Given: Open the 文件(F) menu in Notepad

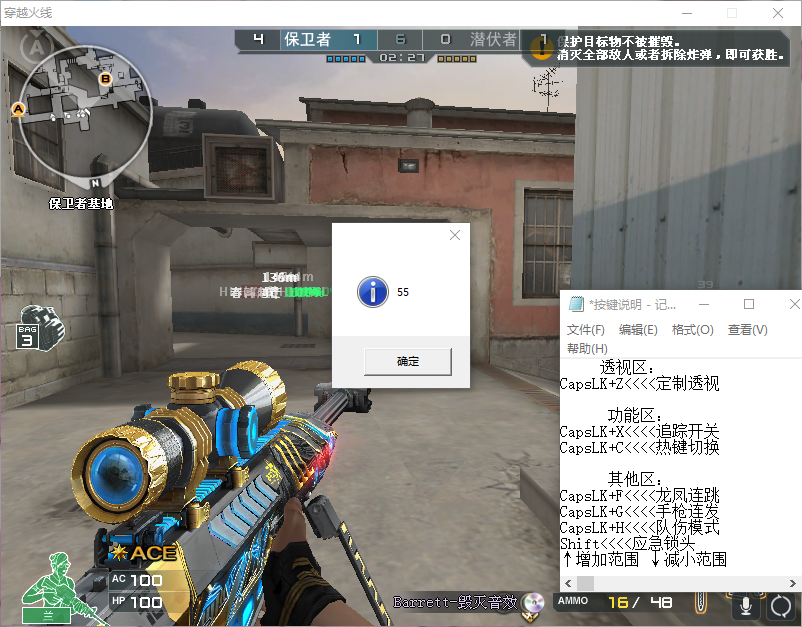Looking at the screenshot, I should [586, 330].
